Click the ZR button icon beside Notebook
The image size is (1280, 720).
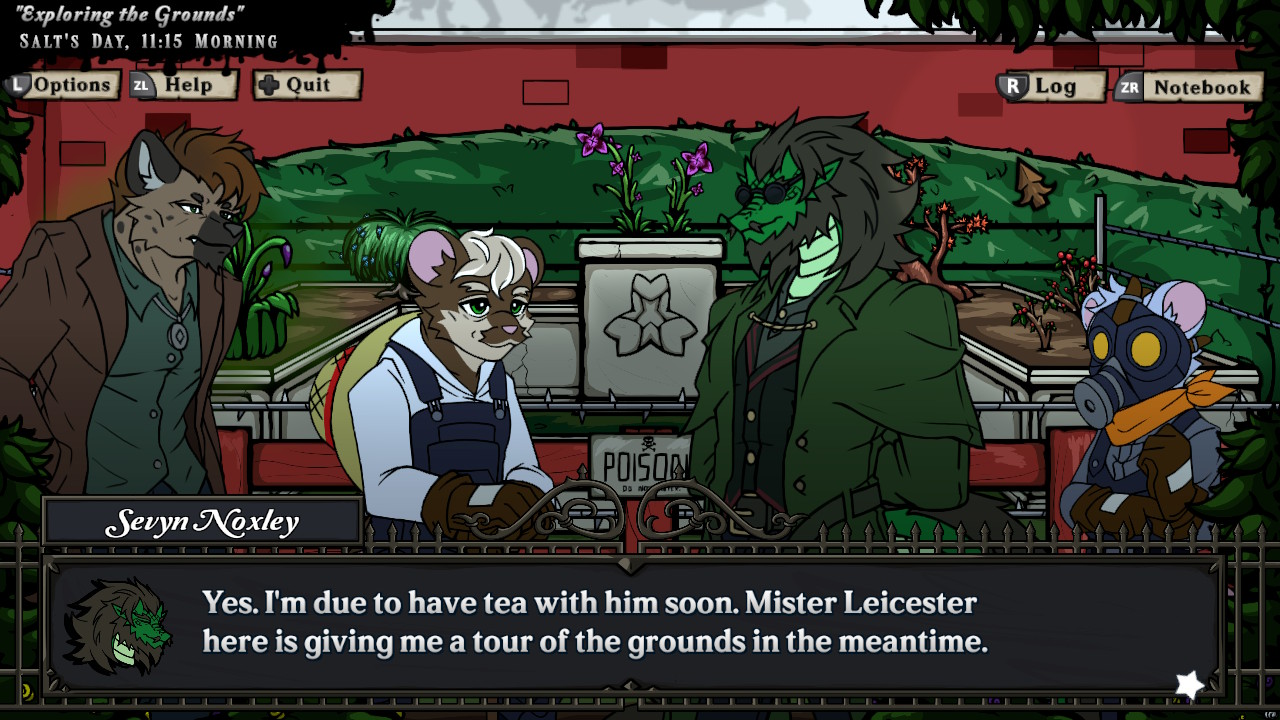(1131, 87)
